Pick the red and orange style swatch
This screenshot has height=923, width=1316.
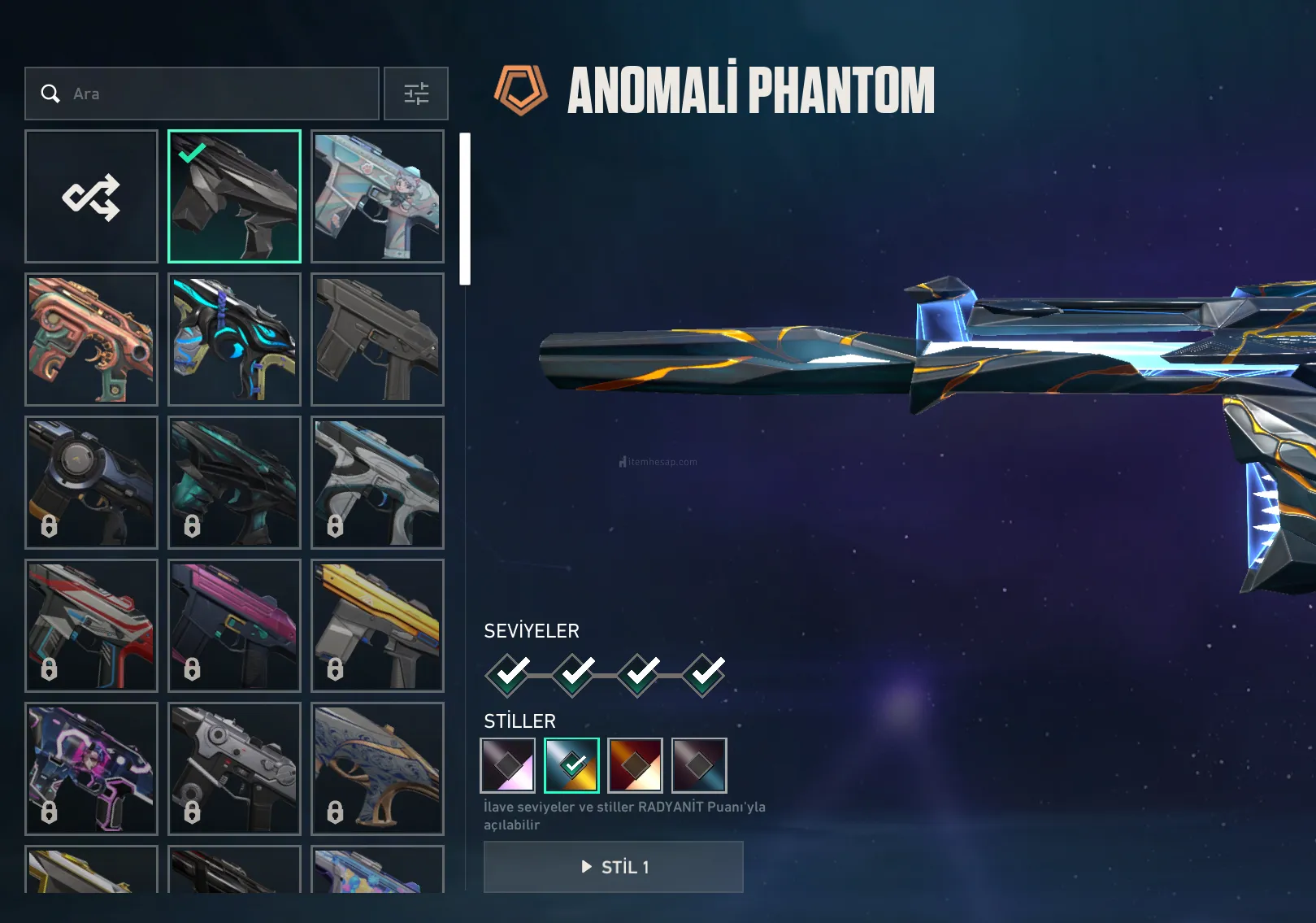pos(635,765)
